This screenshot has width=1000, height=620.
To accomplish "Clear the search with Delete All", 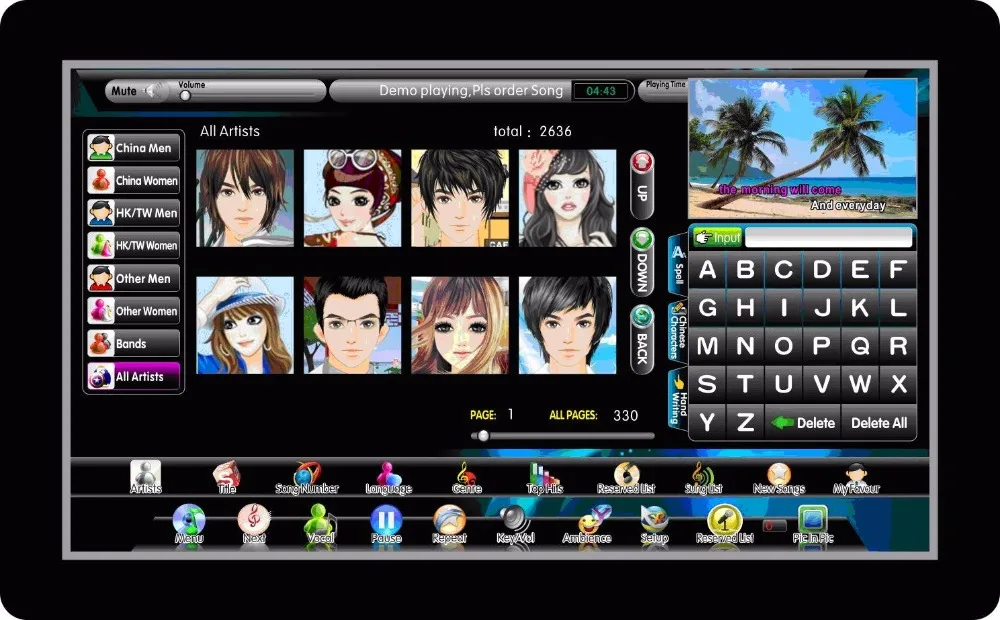I will (879, 422).
